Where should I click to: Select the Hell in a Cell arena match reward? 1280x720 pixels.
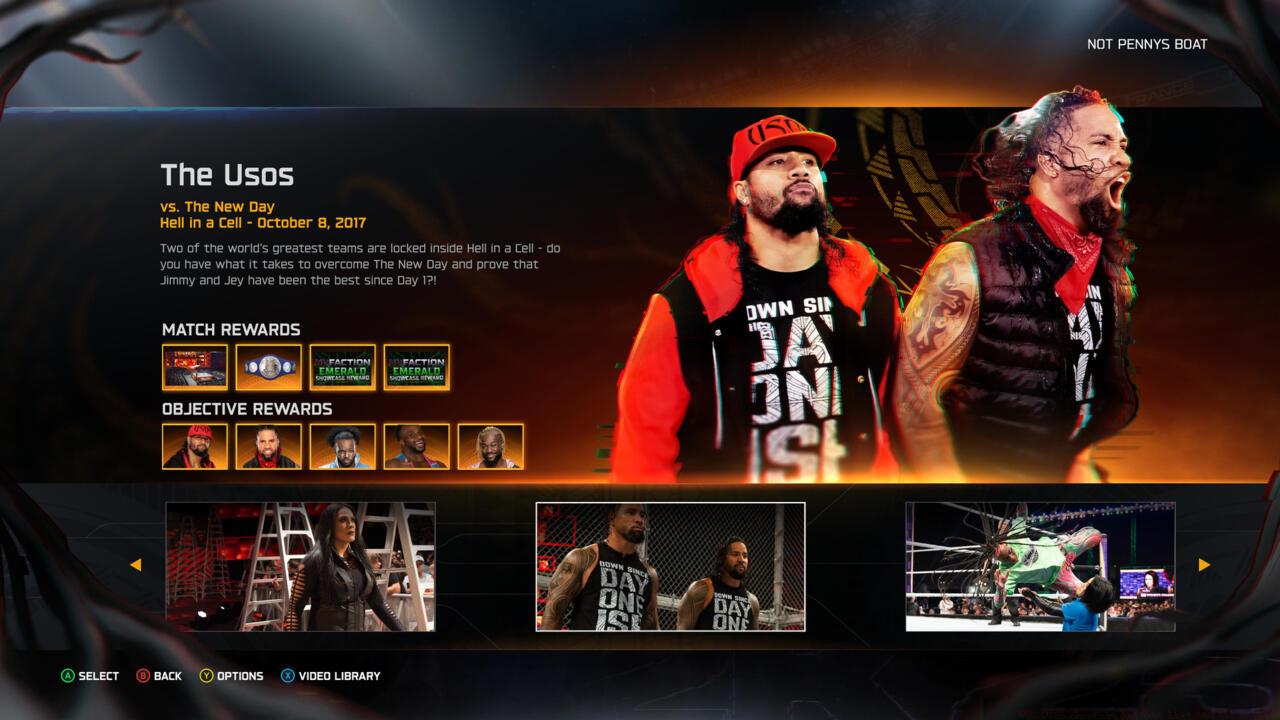[195, 367]
